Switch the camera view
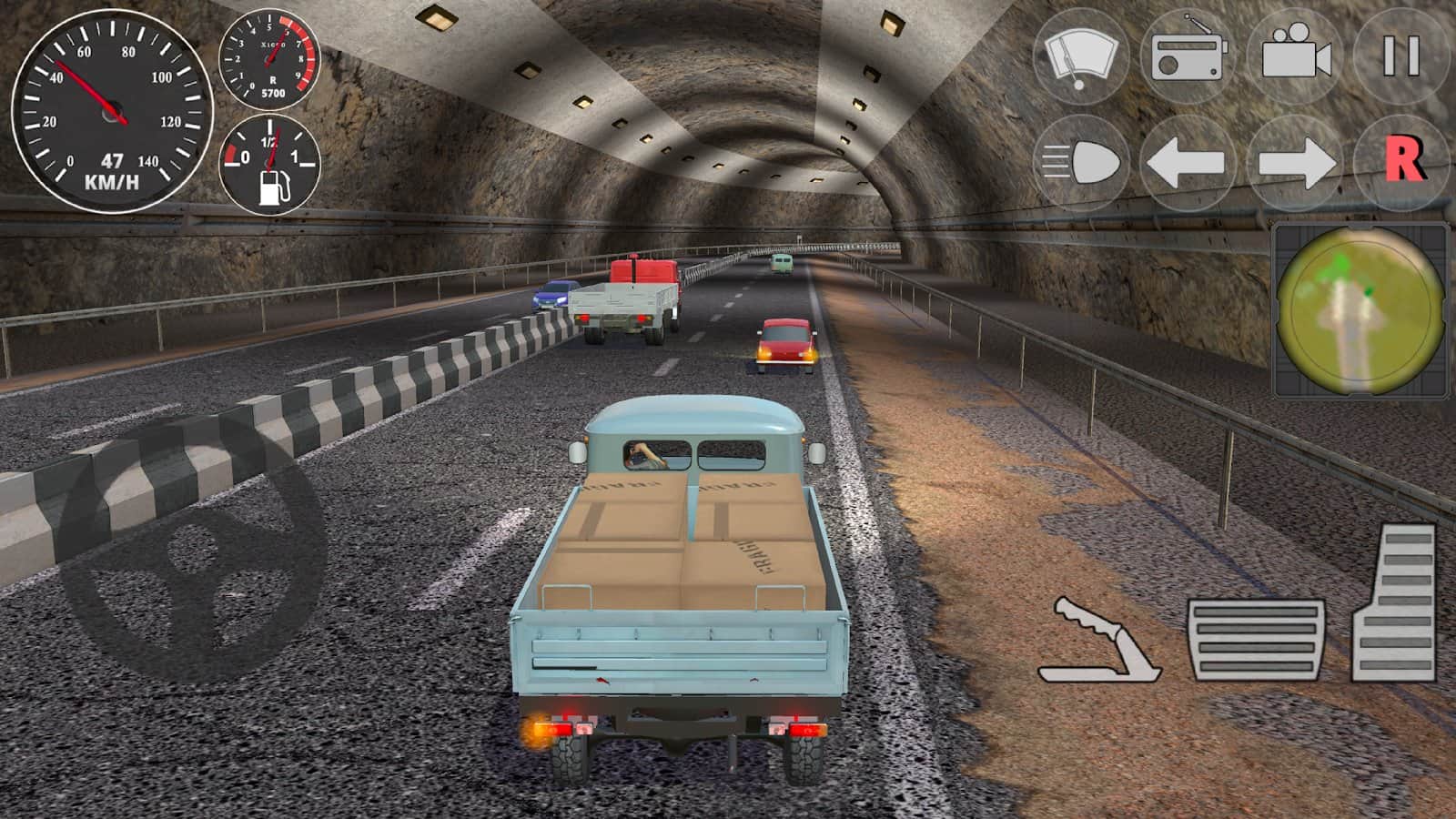Viewport: 1456px width, 819px height. [x=1295, y=56]
